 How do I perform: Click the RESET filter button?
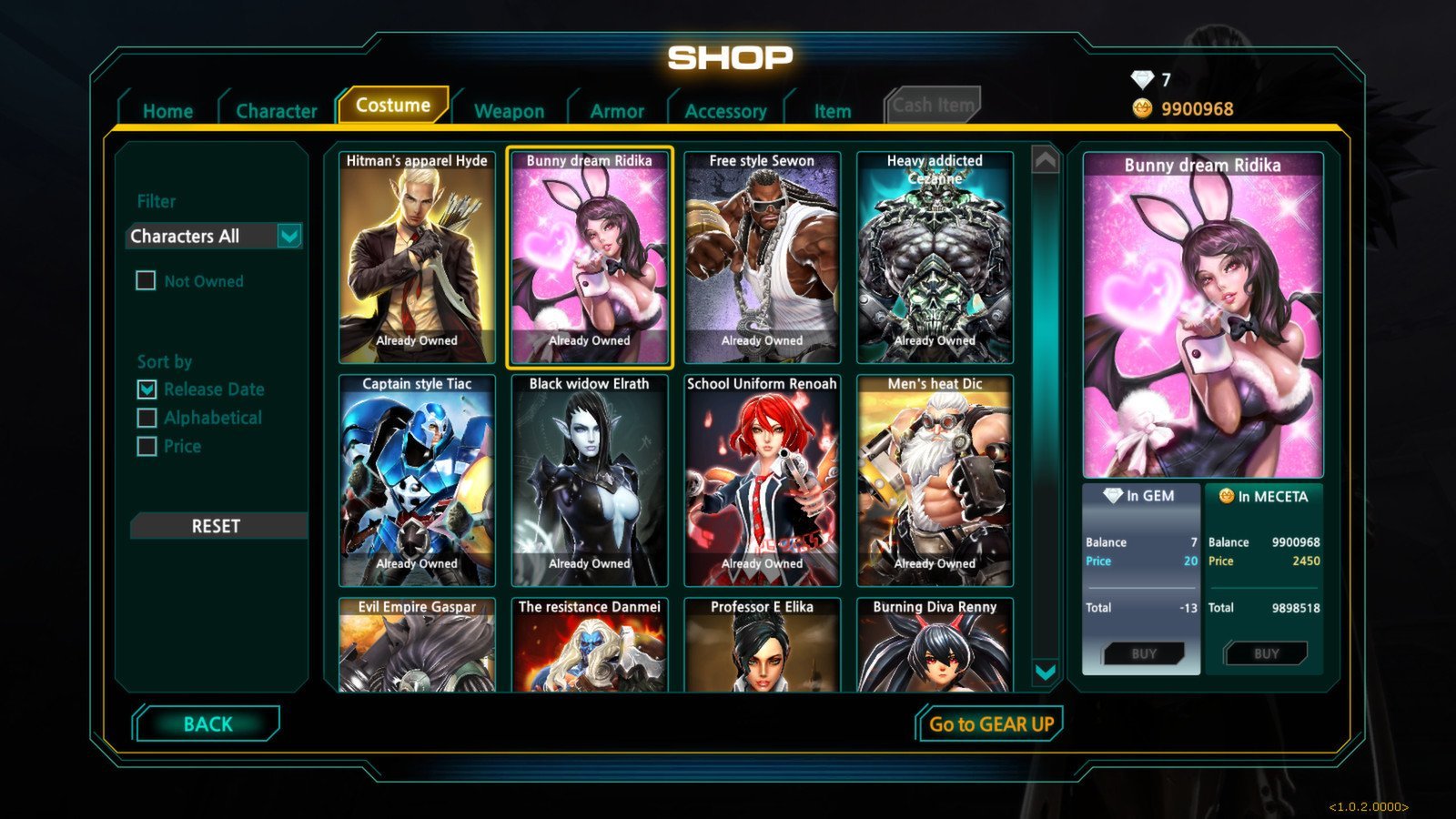click(217, 526)
